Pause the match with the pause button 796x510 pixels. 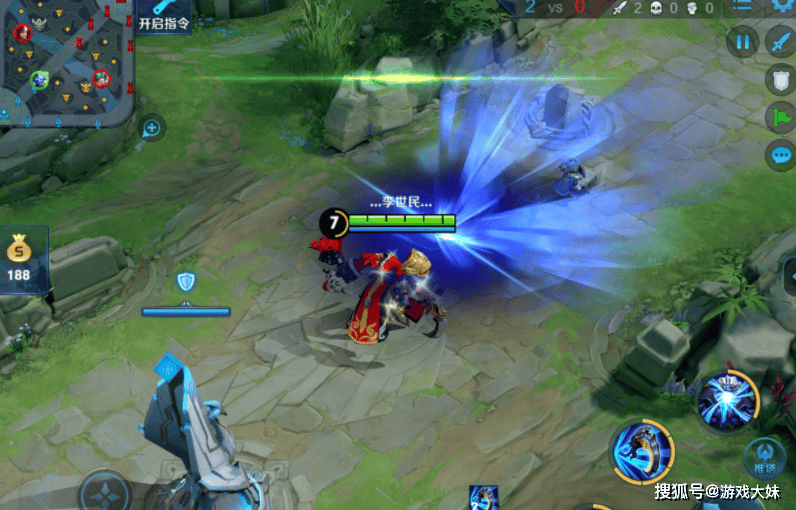(x=743, y=42)
